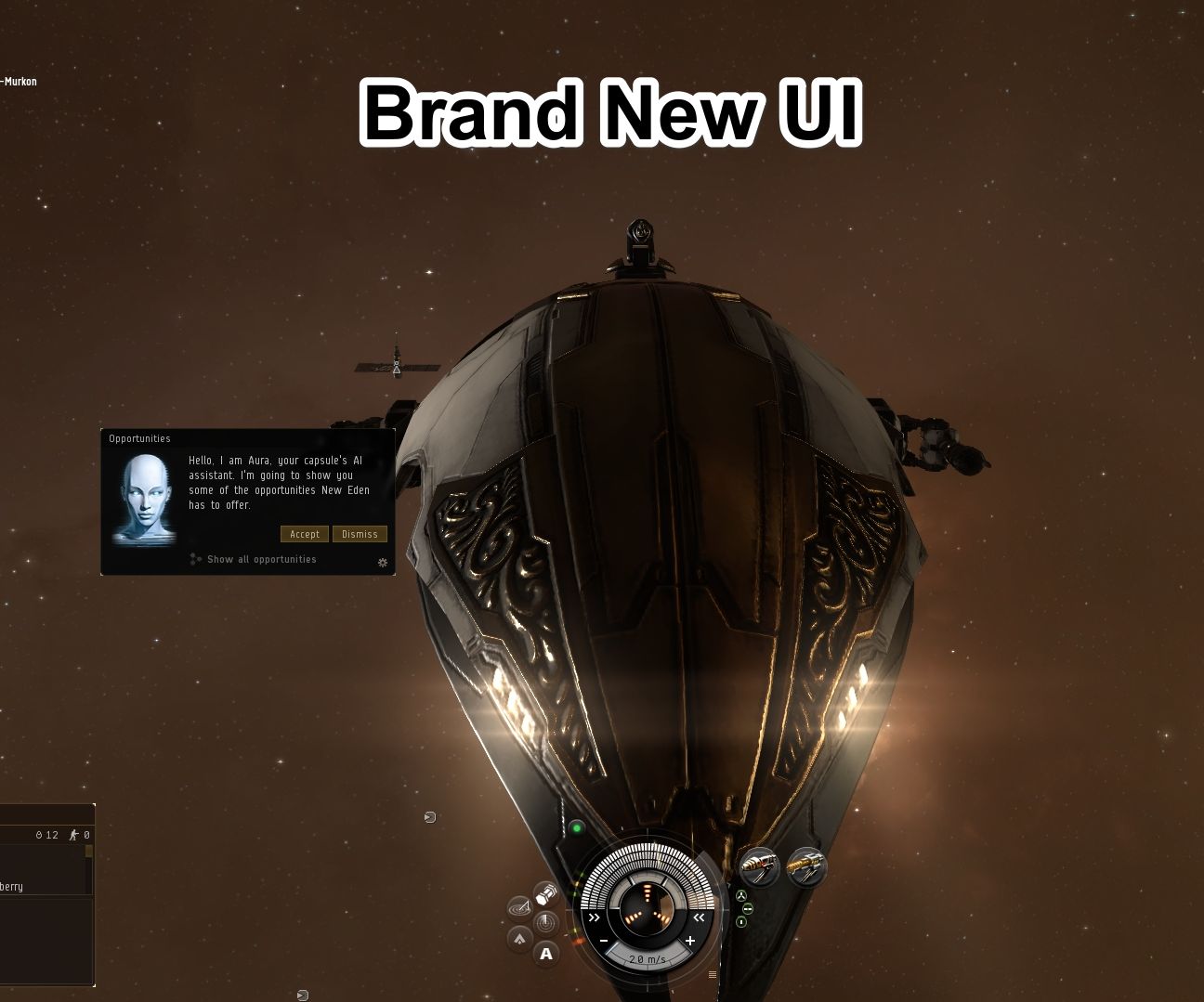Expand the HUD options with the up chevron
Image resolution: width=1204 pixels, height=1002 pixels.
(521, 937)
